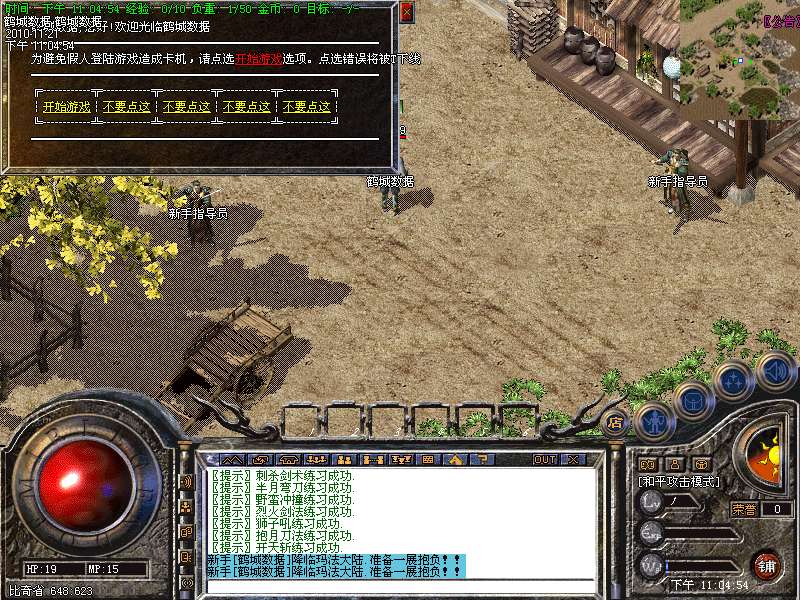Image resolution: width=800 pixels, height=600 pixels.
Task: Close the welcome dialog with the red X
Action: [x=405, y=12]
